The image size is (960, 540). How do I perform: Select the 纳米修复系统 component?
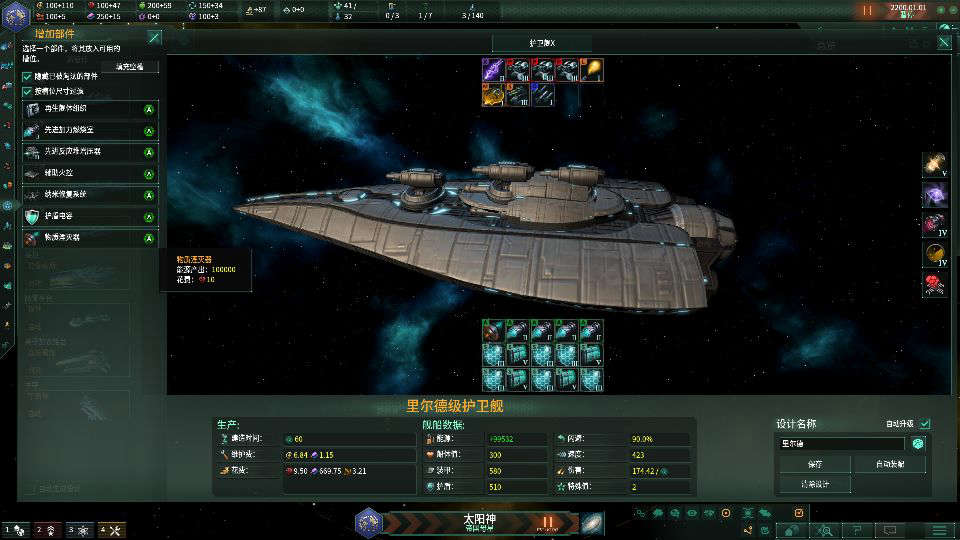coord(90,194)
